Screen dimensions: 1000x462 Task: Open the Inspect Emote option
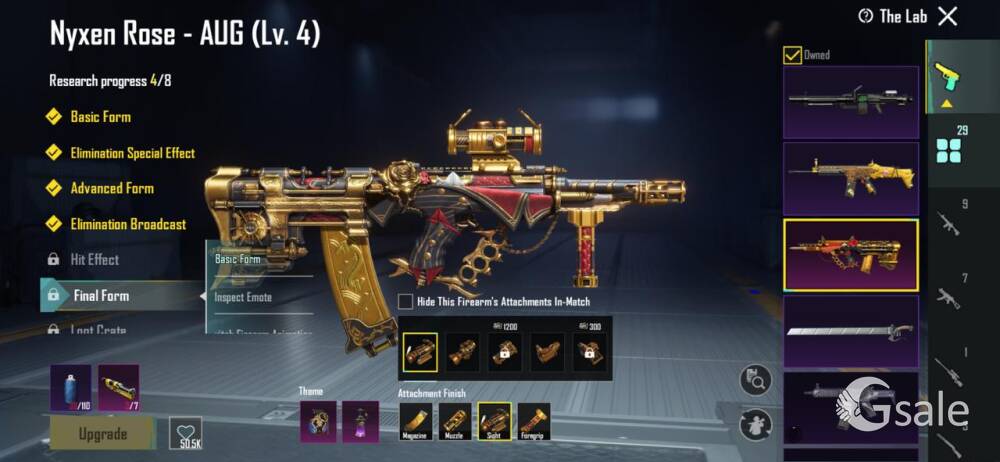(243, 297)
